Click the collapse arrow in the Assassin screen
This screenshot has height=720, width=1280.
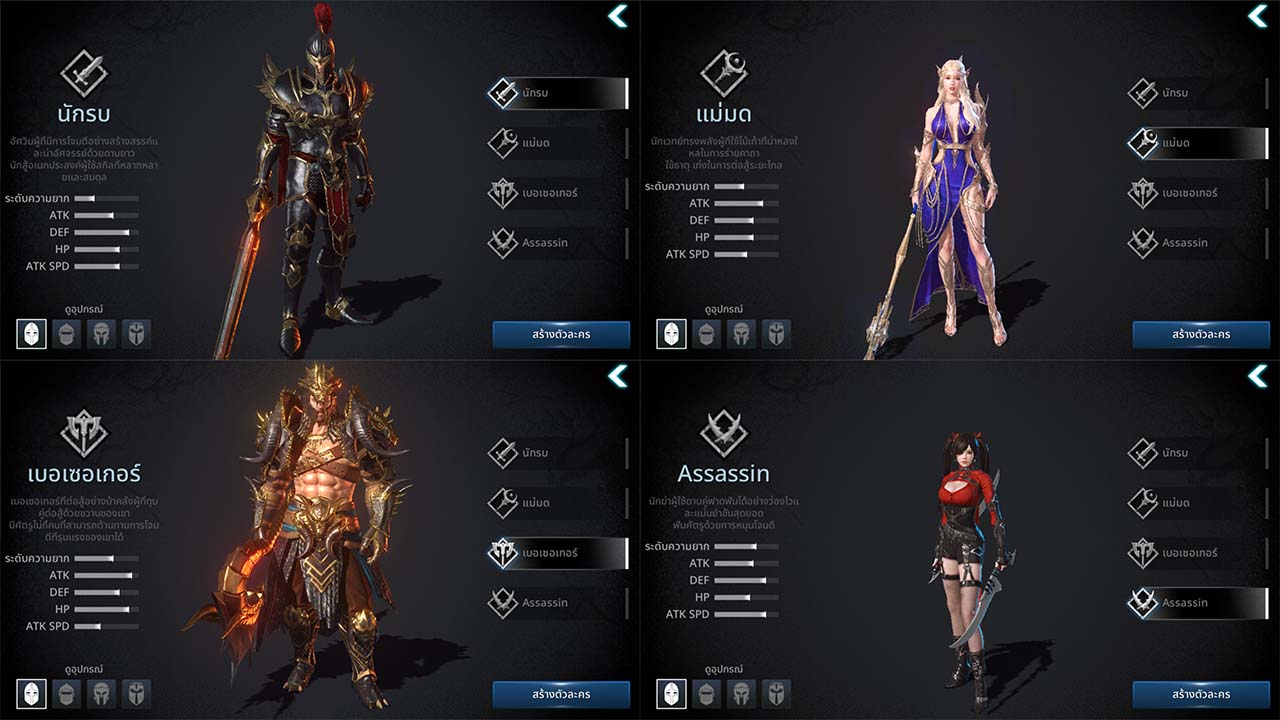[x=1257, y=376]
